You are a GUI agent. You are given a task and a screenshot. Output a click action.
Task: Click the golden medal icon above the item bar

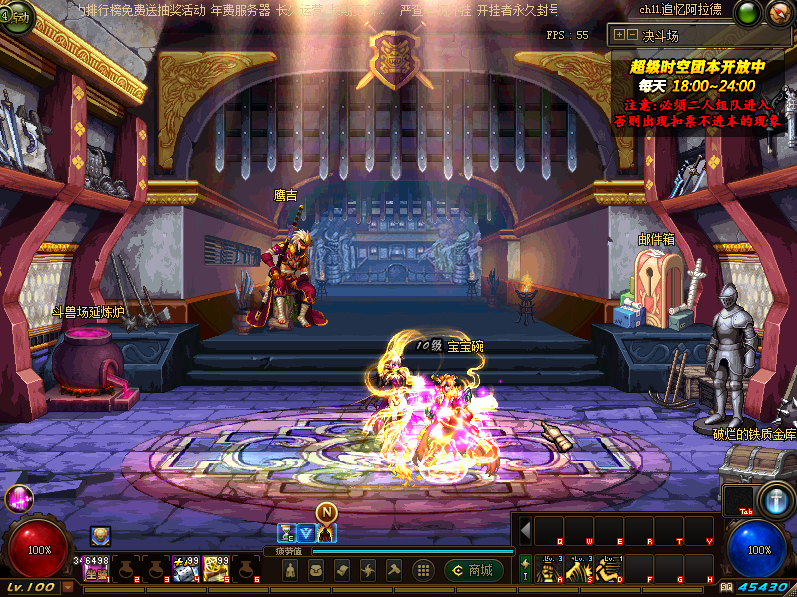pos(99,536)
